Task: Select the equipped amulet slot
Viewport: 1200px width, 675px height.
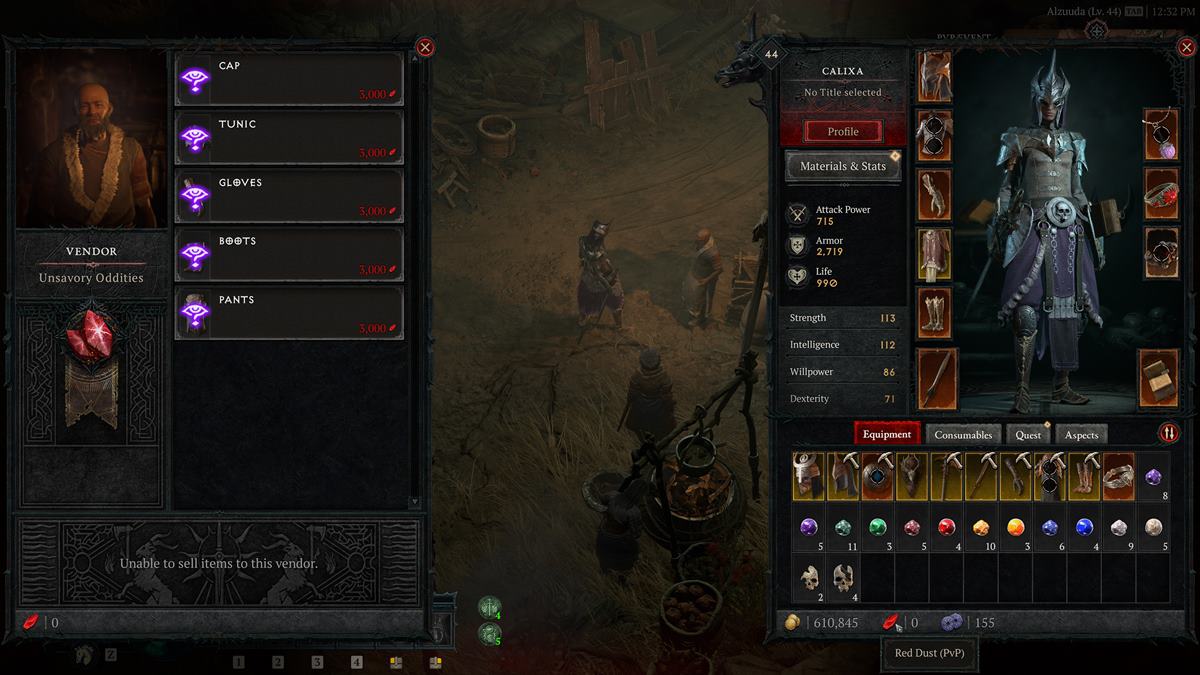Action: [x=1162, y=133]
